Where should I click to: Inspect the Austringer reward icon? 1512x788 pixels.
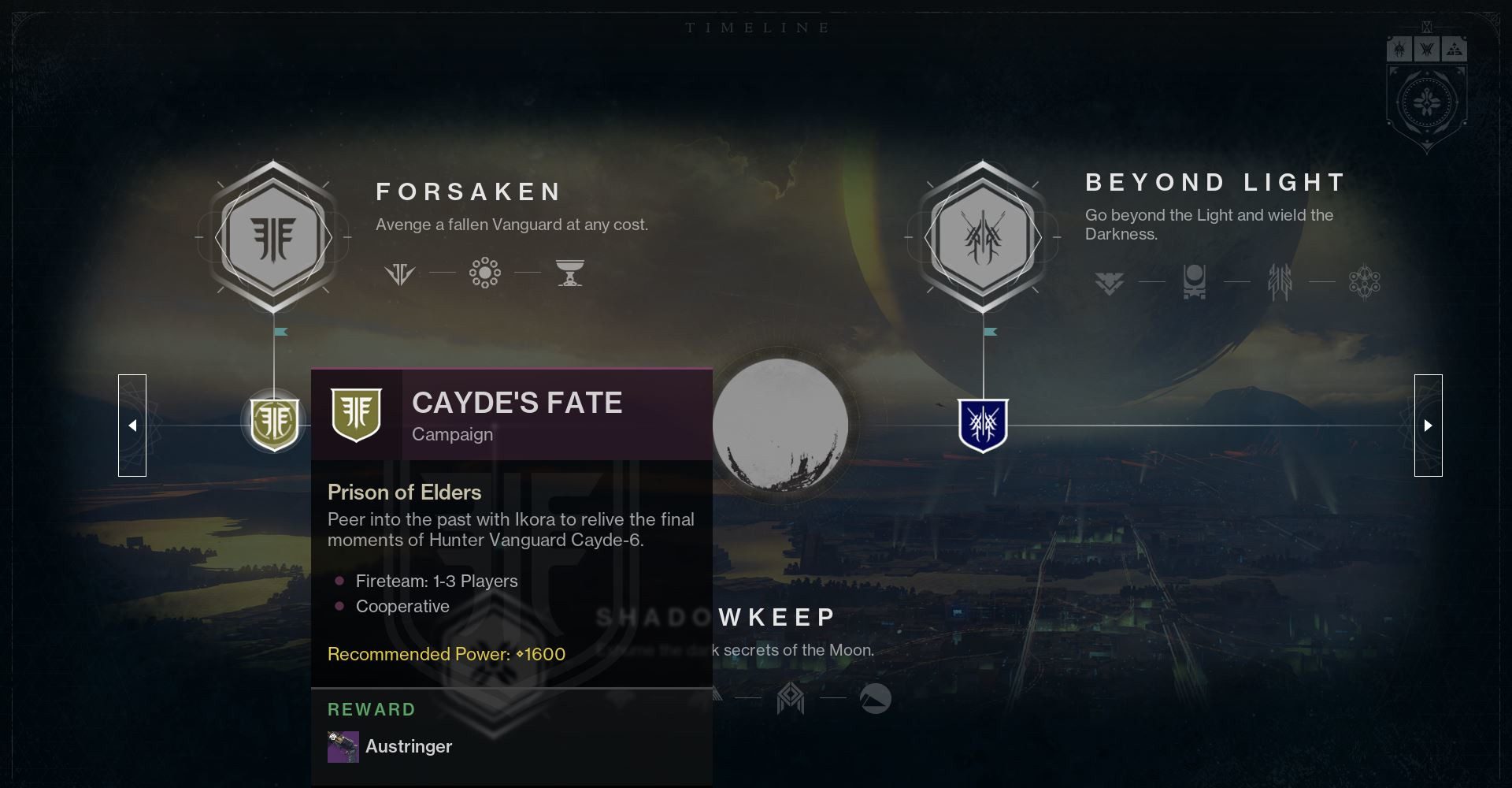343,747
